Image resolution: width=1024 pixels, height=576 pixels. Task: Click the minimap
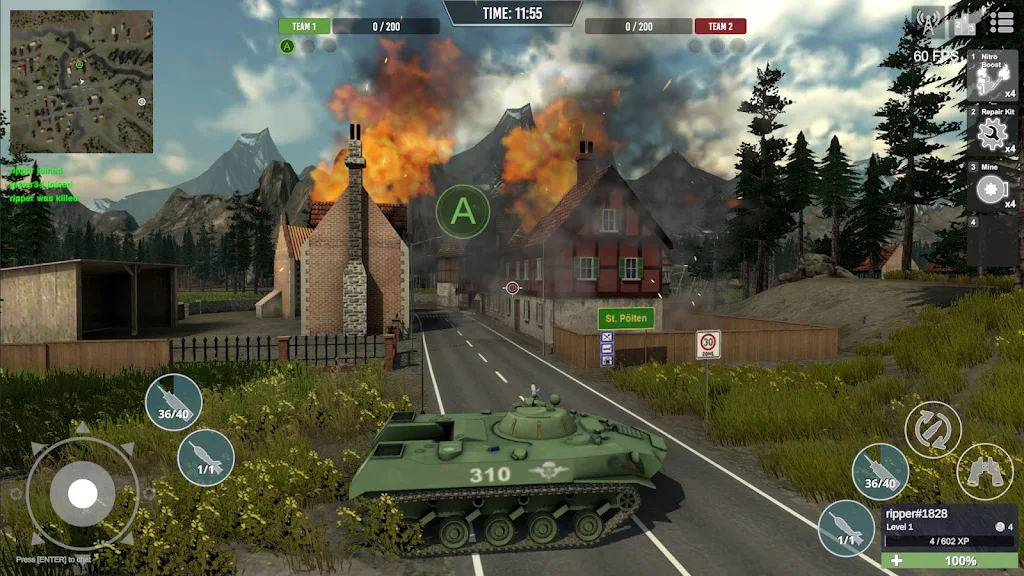[x=81, y=81]
